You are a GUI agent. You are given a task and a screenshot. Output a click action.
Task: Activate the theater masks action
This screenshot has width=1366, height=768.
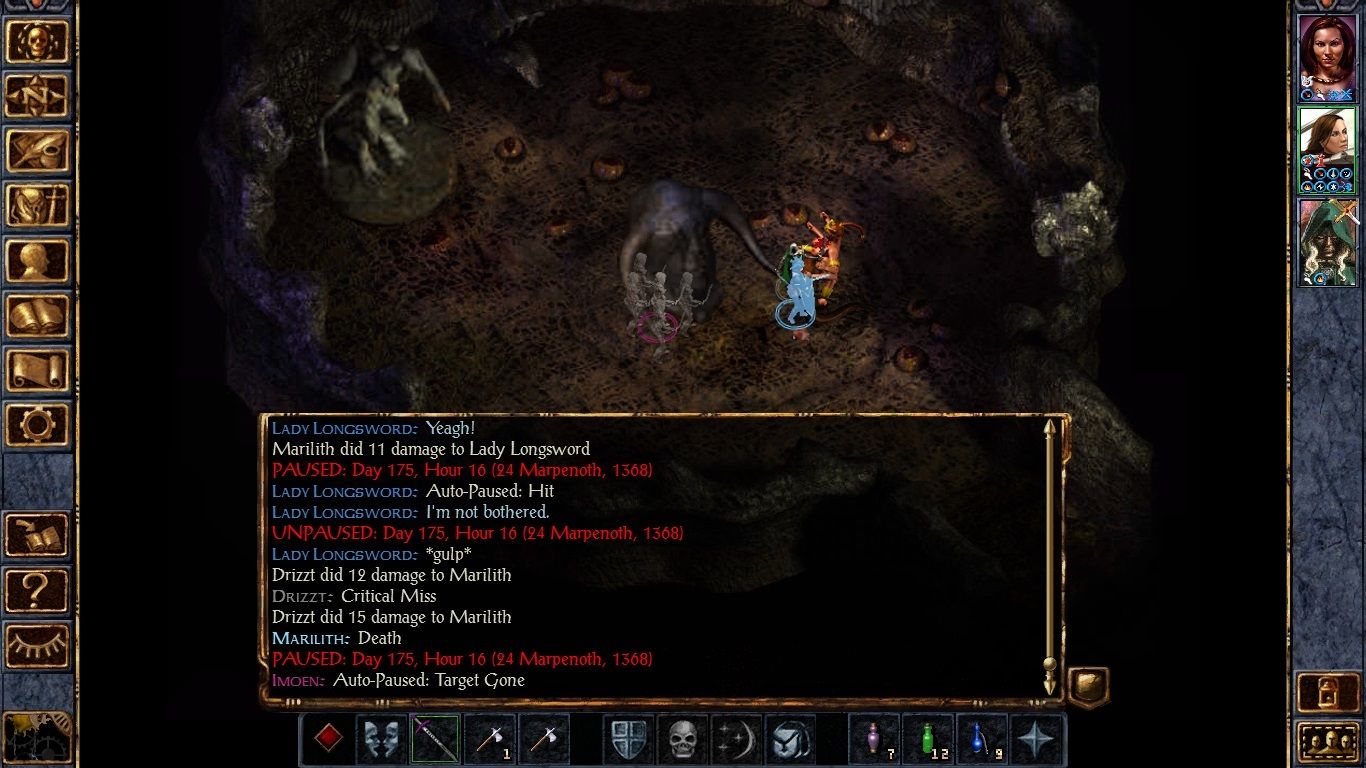tap(381, 739)
